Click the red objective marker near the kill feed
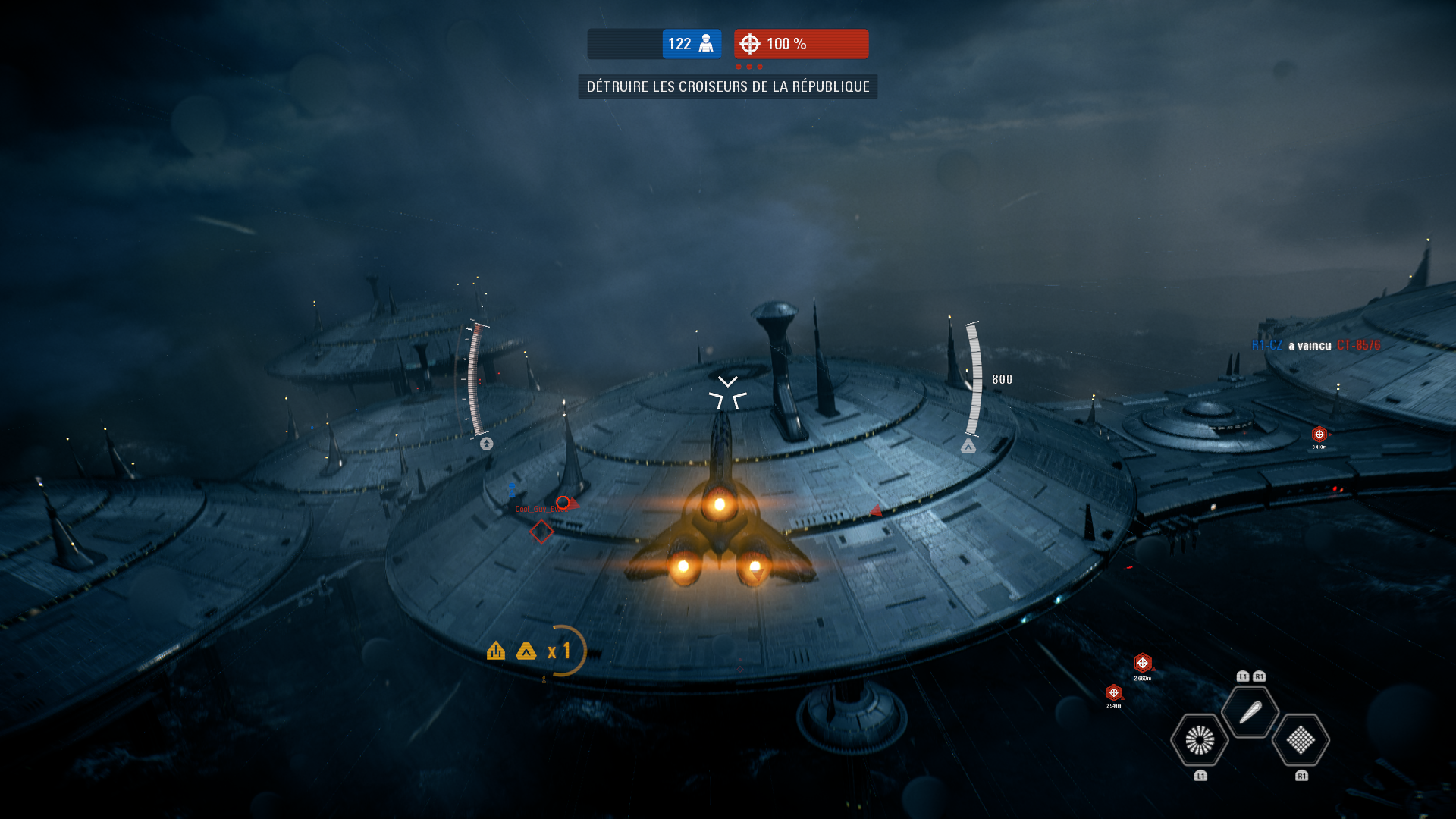The image size is (1456, 819). pyautogui.click(x=1319, y=435)
